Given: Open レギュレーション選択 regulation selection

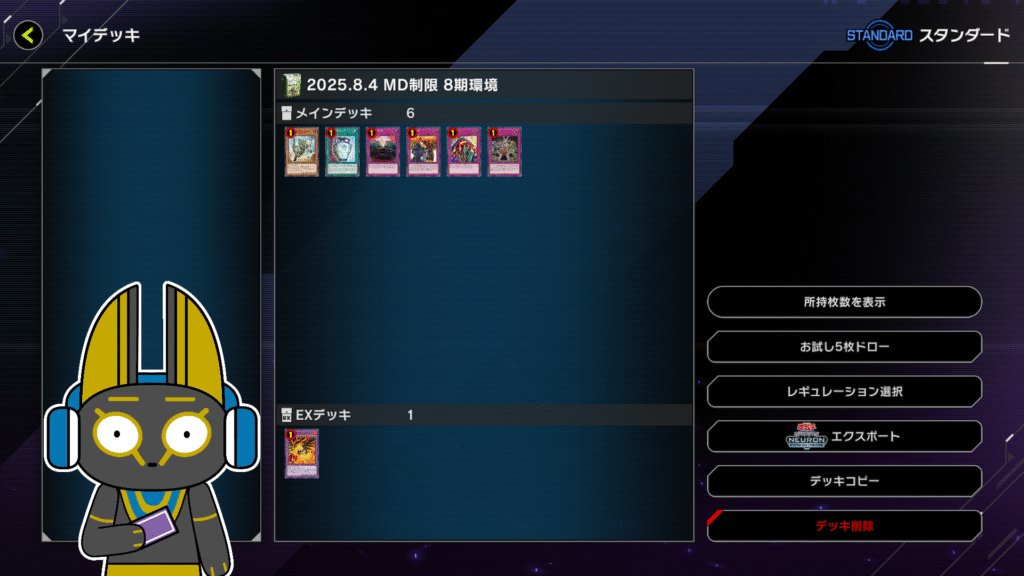Looking at the screenshot, I should pyautogui.click(x=844, y=392).
